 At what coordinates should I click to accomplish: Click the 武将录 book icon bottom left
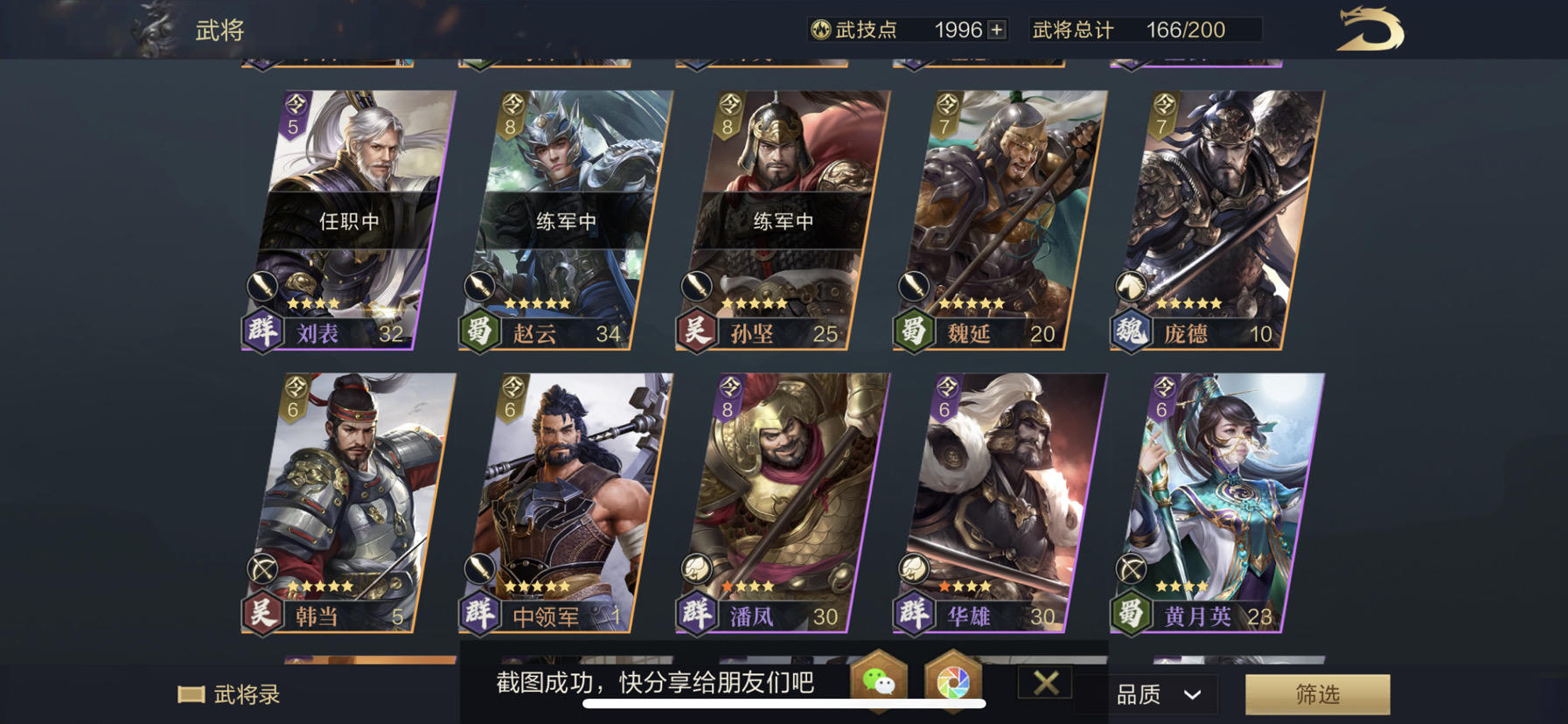(x=192, y=693)
